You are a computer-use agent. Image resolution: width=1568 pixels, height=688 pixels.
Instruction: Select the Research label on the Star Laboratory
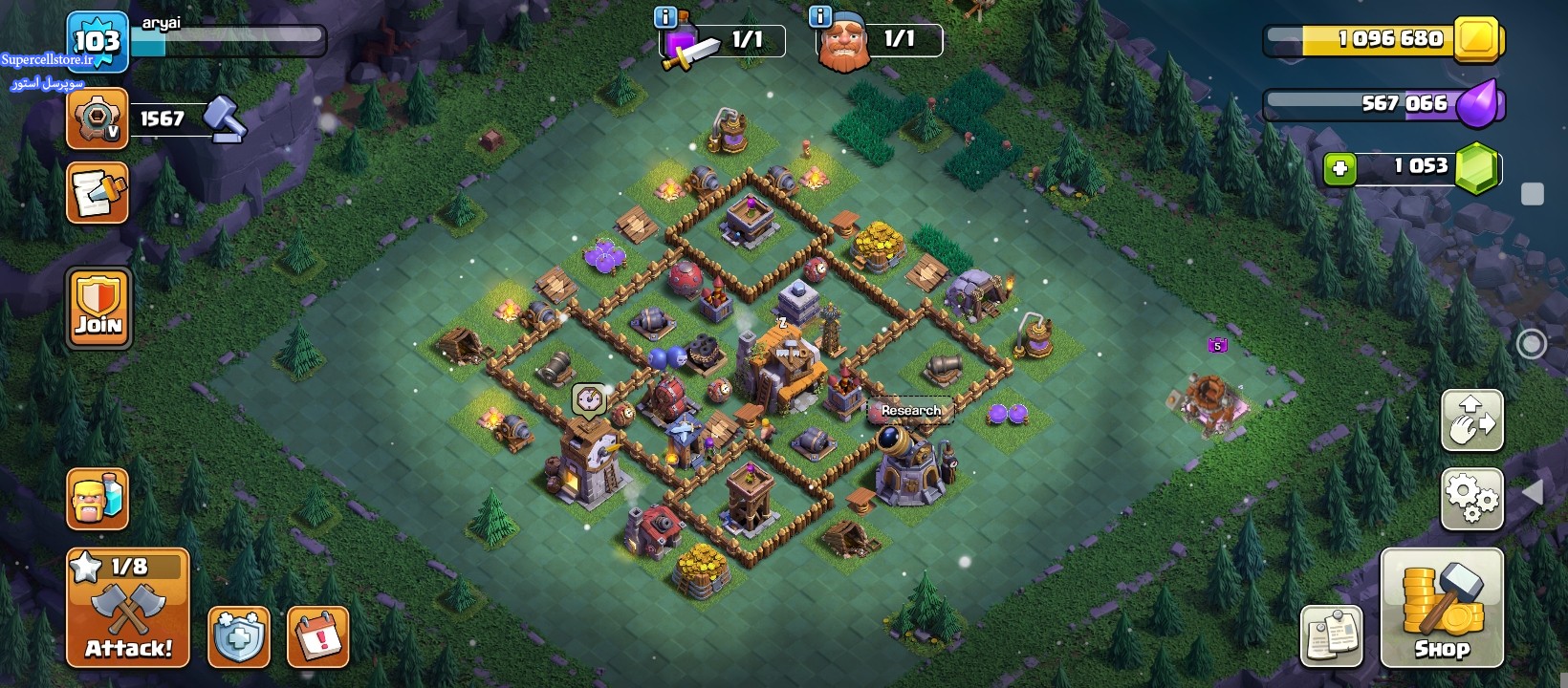click(x=910, y=411)
